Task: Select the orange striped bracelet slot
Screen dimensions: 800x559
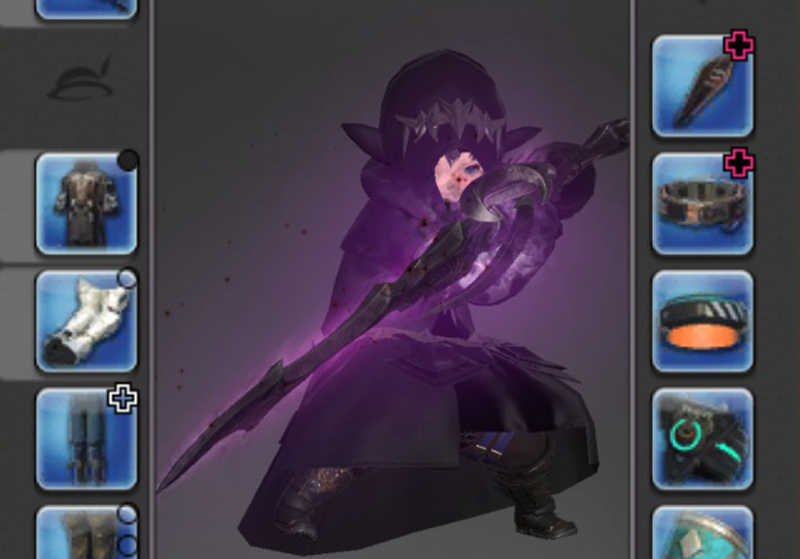Action: [x=702, y=320]
